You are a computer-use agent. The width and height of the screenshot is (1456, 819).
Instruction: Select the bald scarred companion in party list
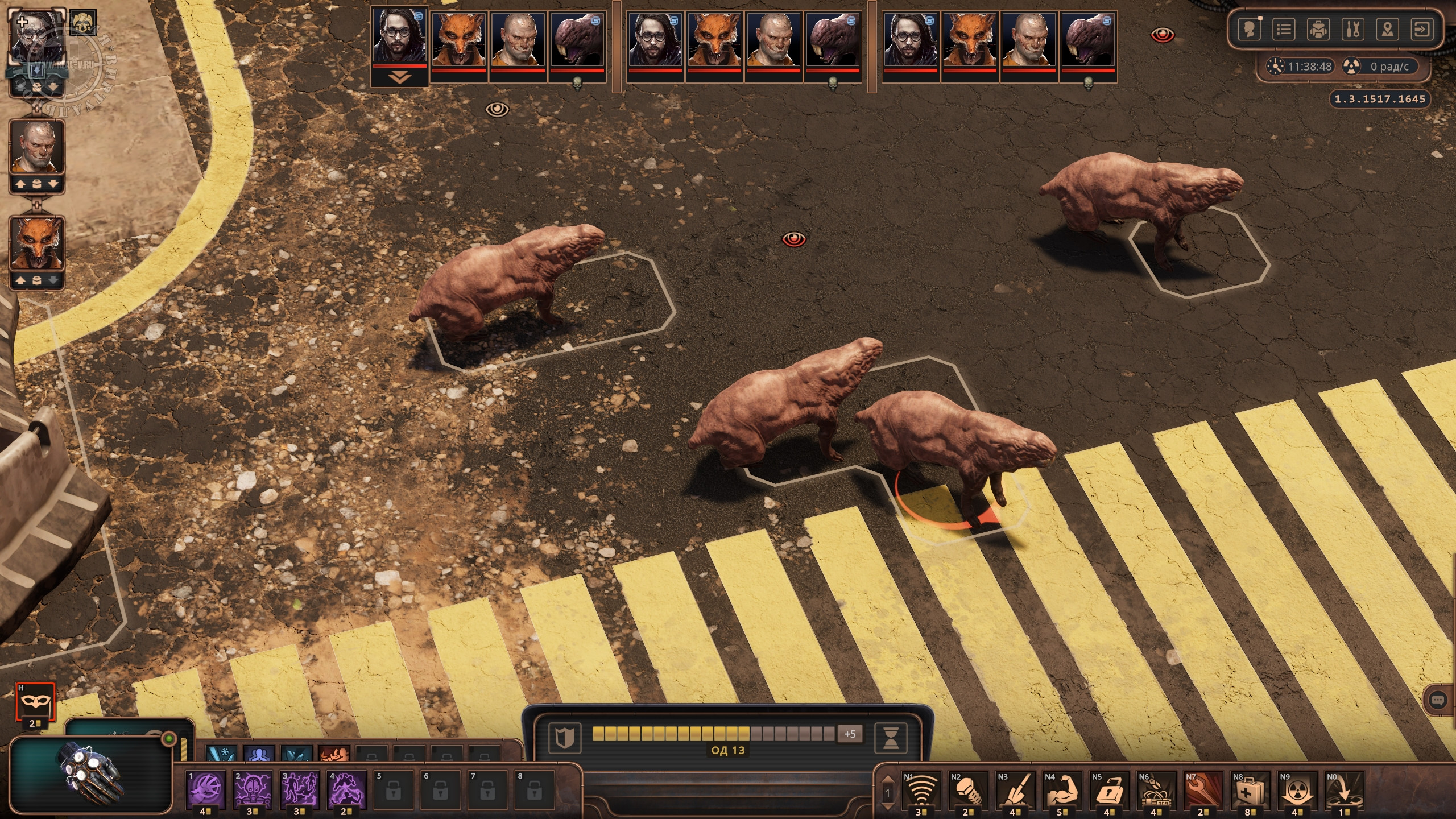36,148
